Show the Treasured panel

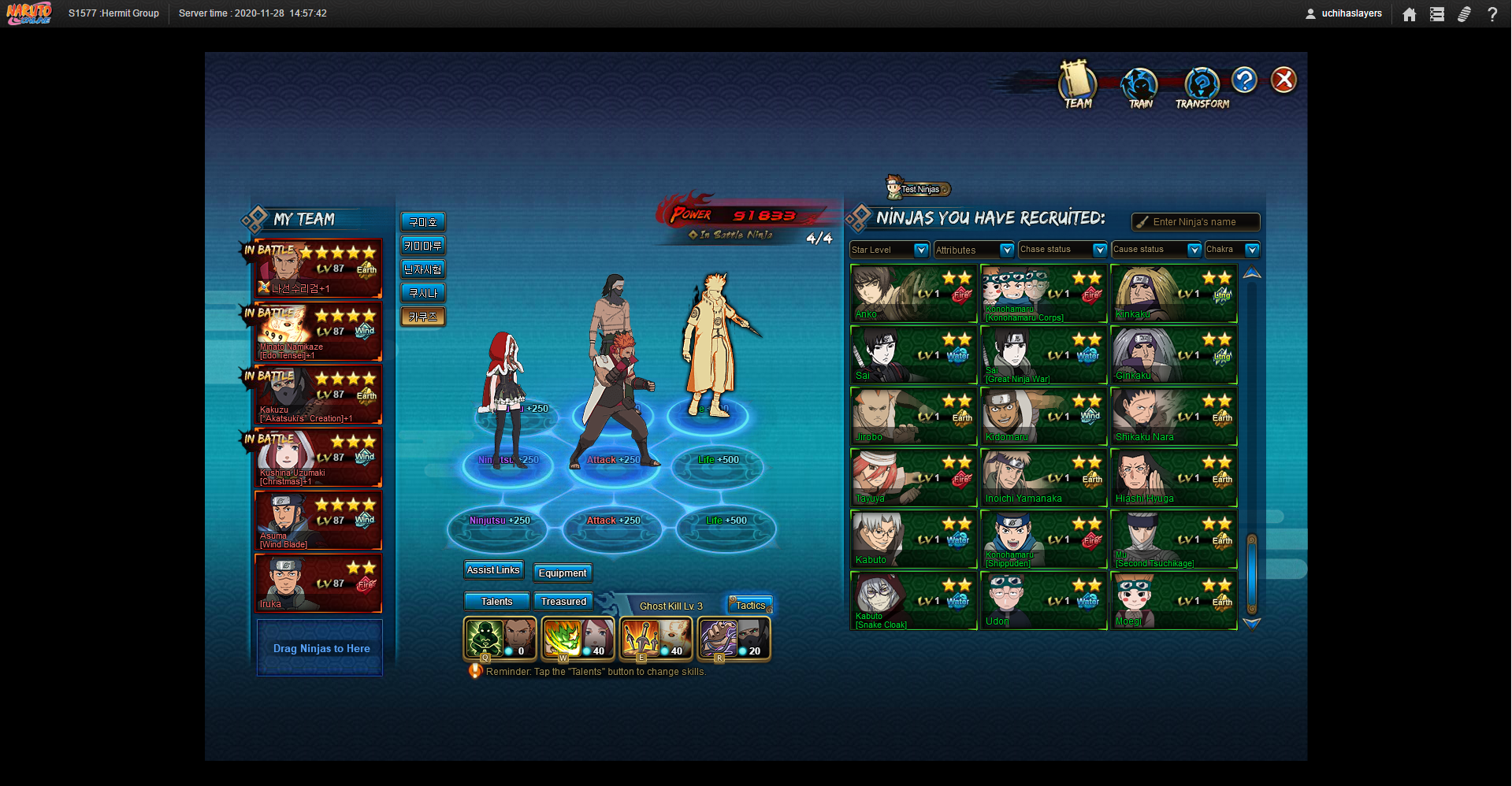pos(563,601)
